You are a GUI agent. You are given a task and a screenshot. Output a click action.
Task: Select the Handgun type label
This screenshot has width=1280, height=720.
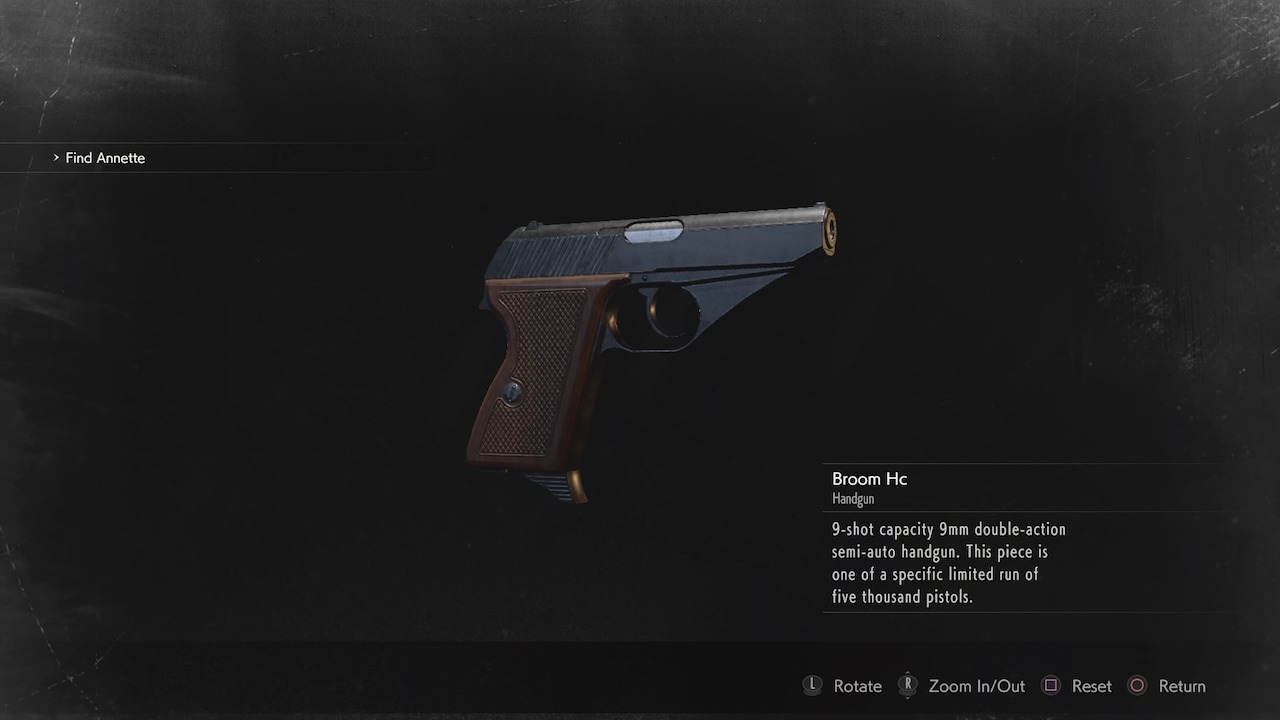[853, 497]
